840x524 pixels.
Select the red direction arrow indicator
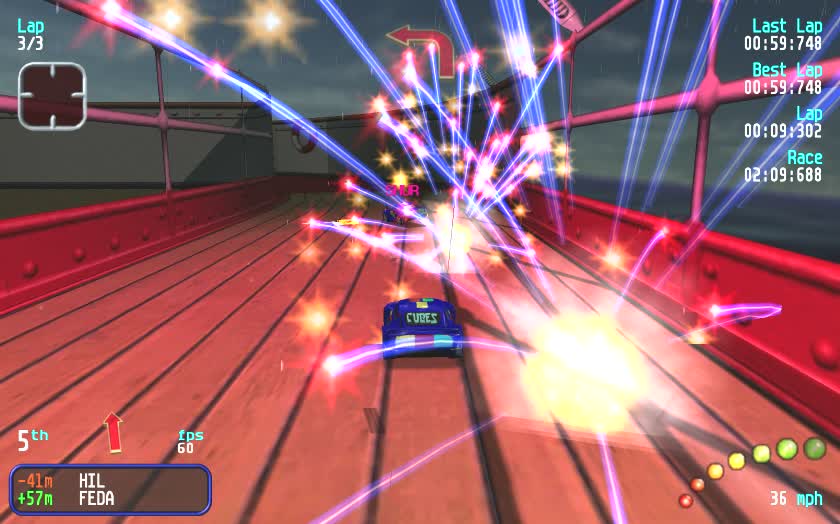click(113, 431)
